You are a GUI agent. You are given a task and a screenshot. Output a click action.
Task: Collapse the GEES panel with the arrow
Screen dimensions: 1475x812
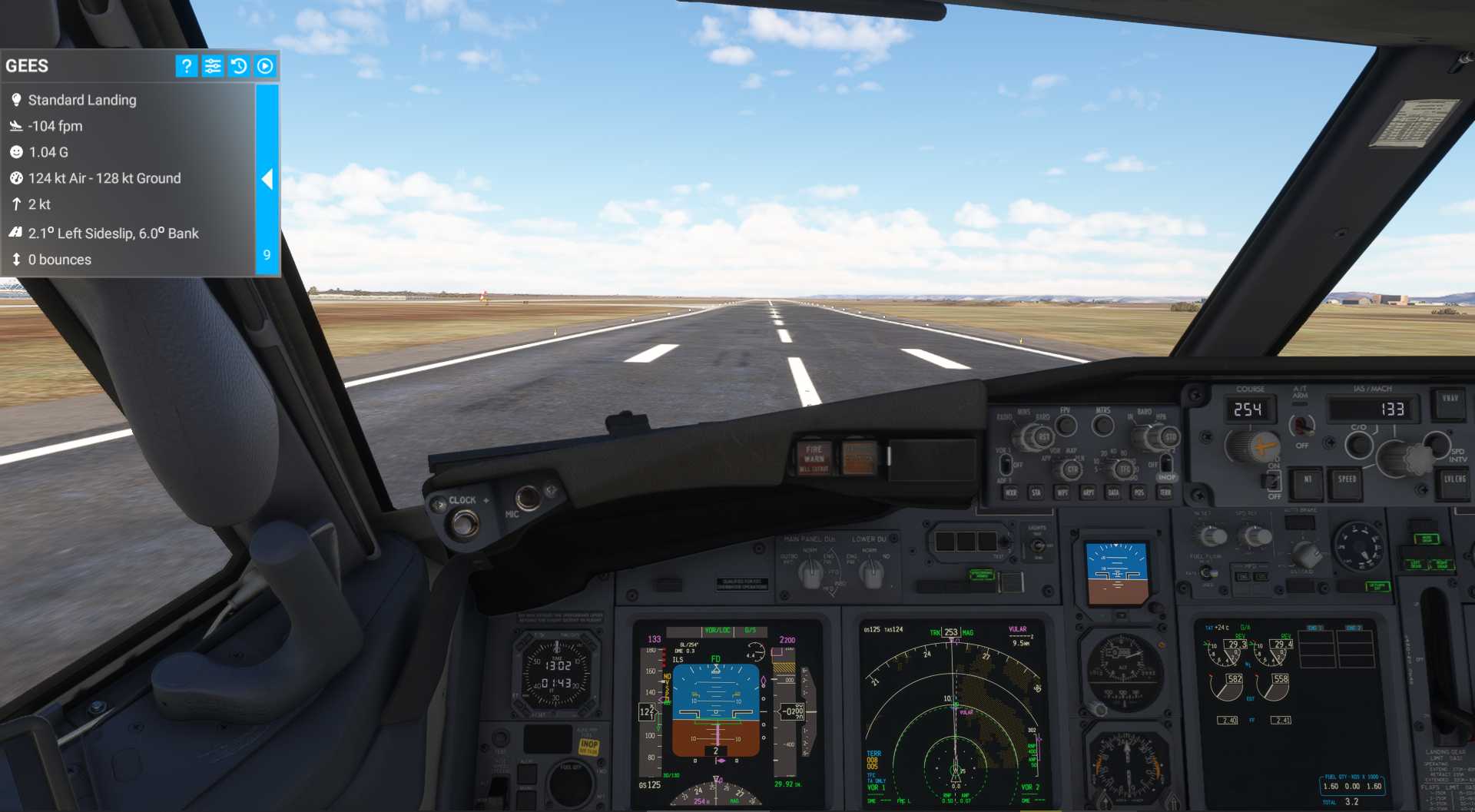pos(267,180)
